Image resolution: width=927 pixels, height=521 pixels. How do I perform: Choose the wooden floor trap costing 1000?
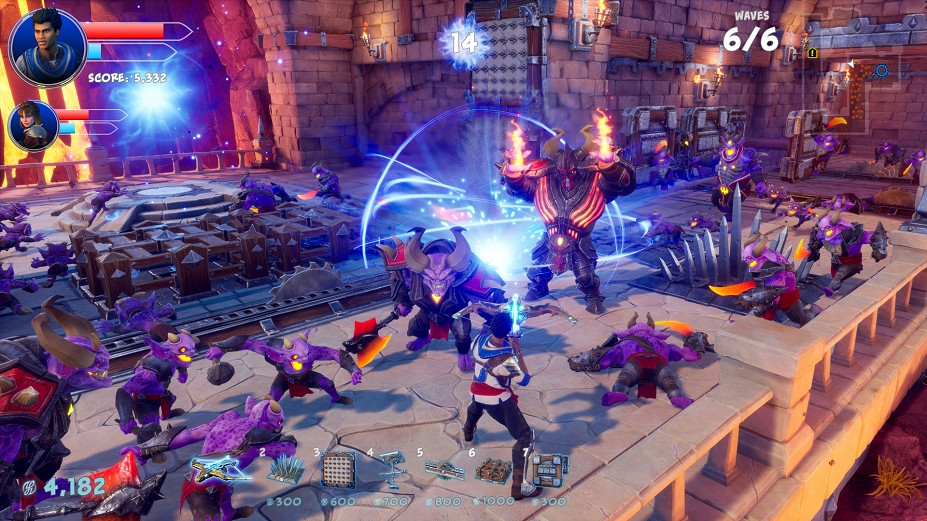pos(494,469)
